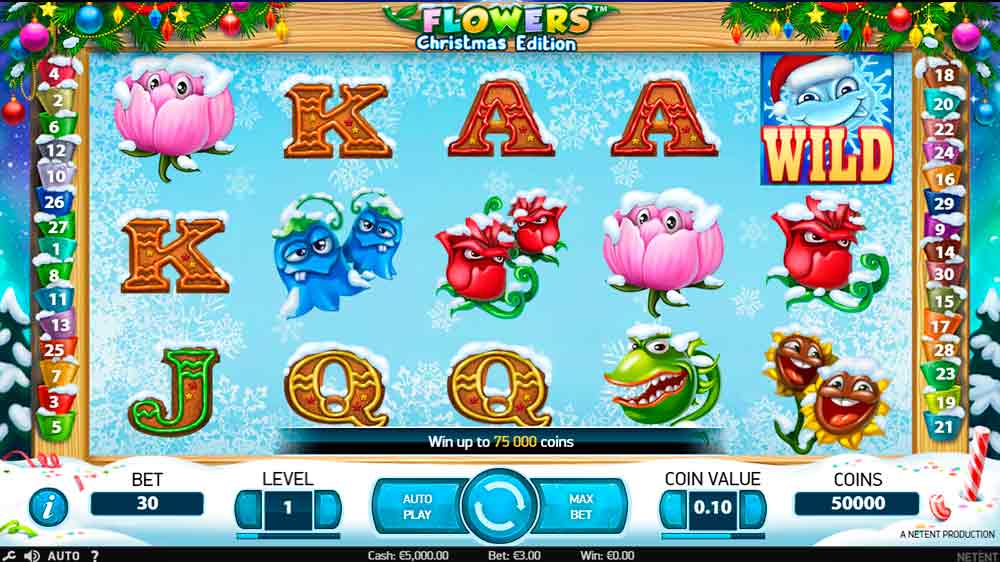Toggle the speaker sound icon

pyautogui.click(x=32, y=555)
